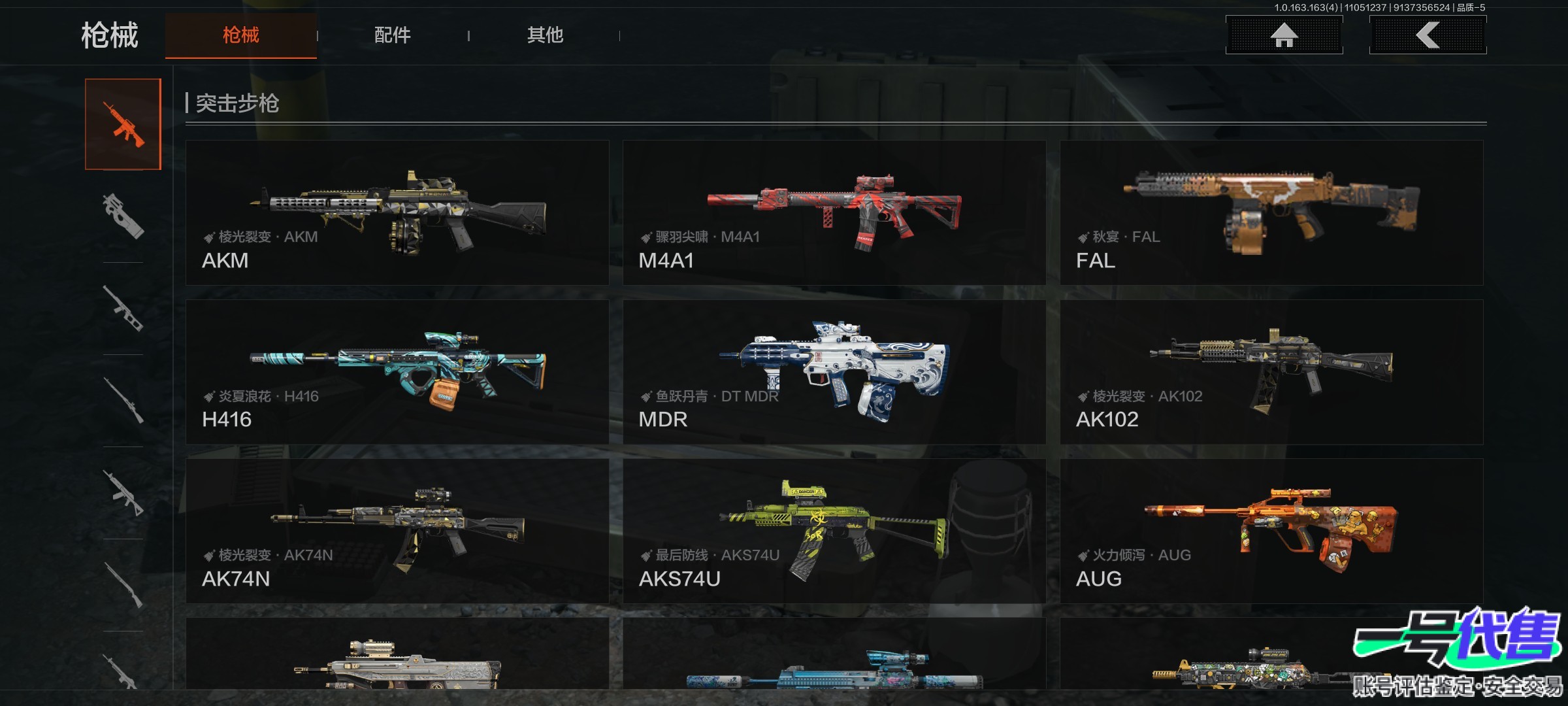Select the AK102 weapon card

point(1271,372)
